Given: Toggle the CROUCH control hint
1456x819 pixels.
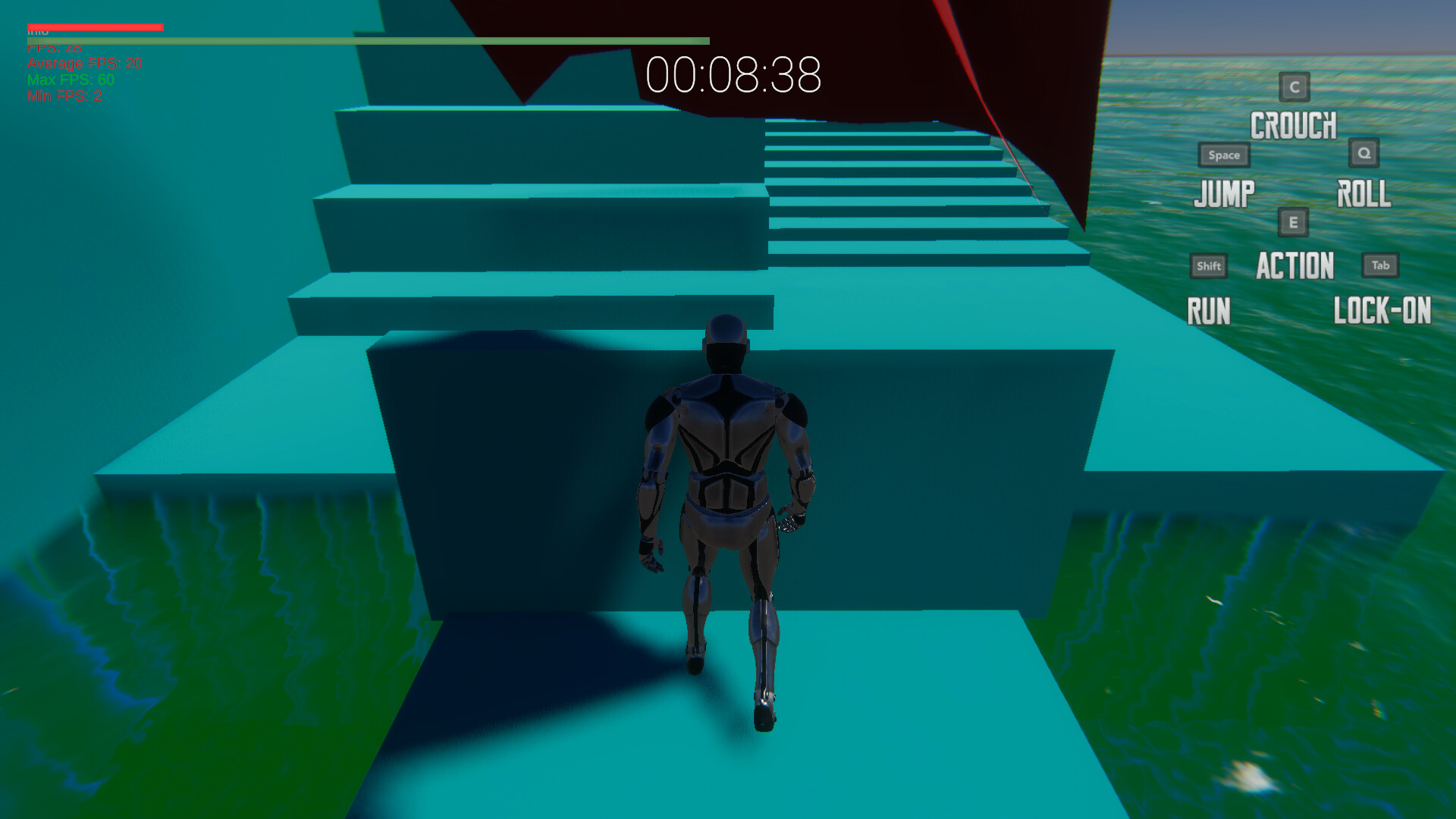Looking at the screenshot, I should click(x=1294, y=125).
